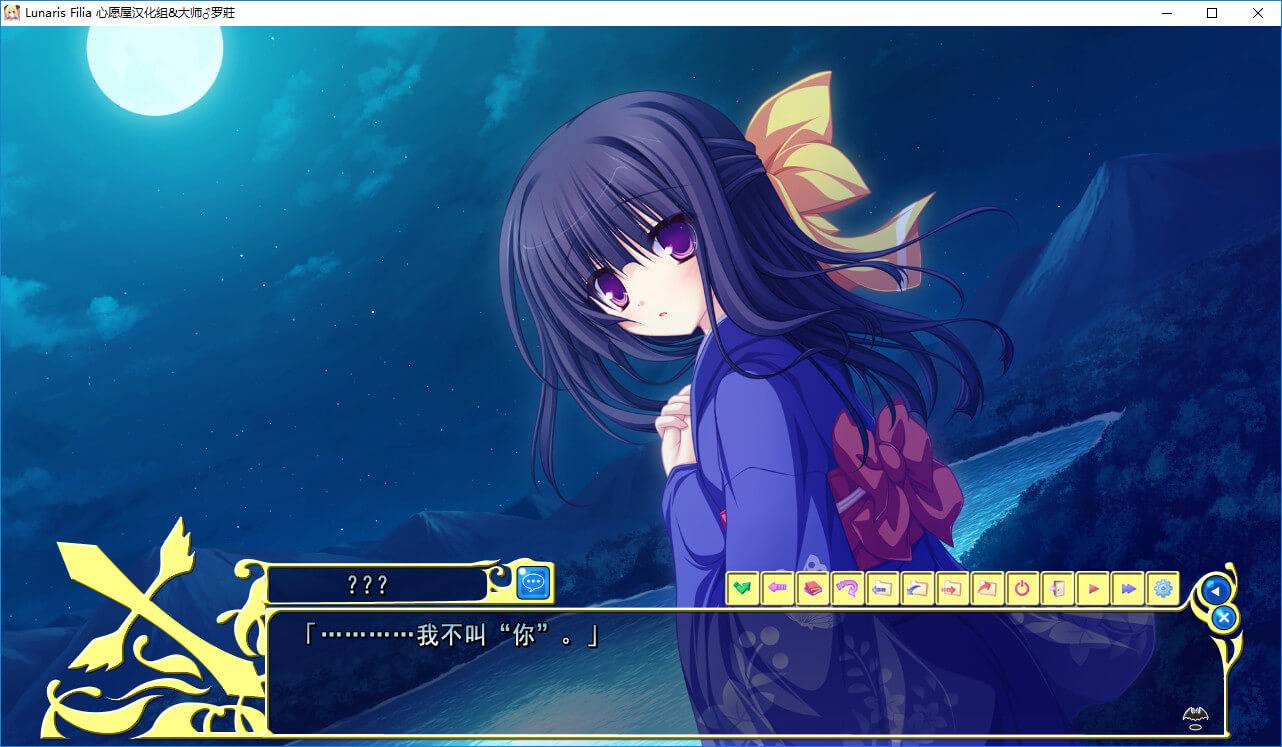Click the purple curved-arrow icon
This screenshot has height=747, width=1282.
pos(847,588)
